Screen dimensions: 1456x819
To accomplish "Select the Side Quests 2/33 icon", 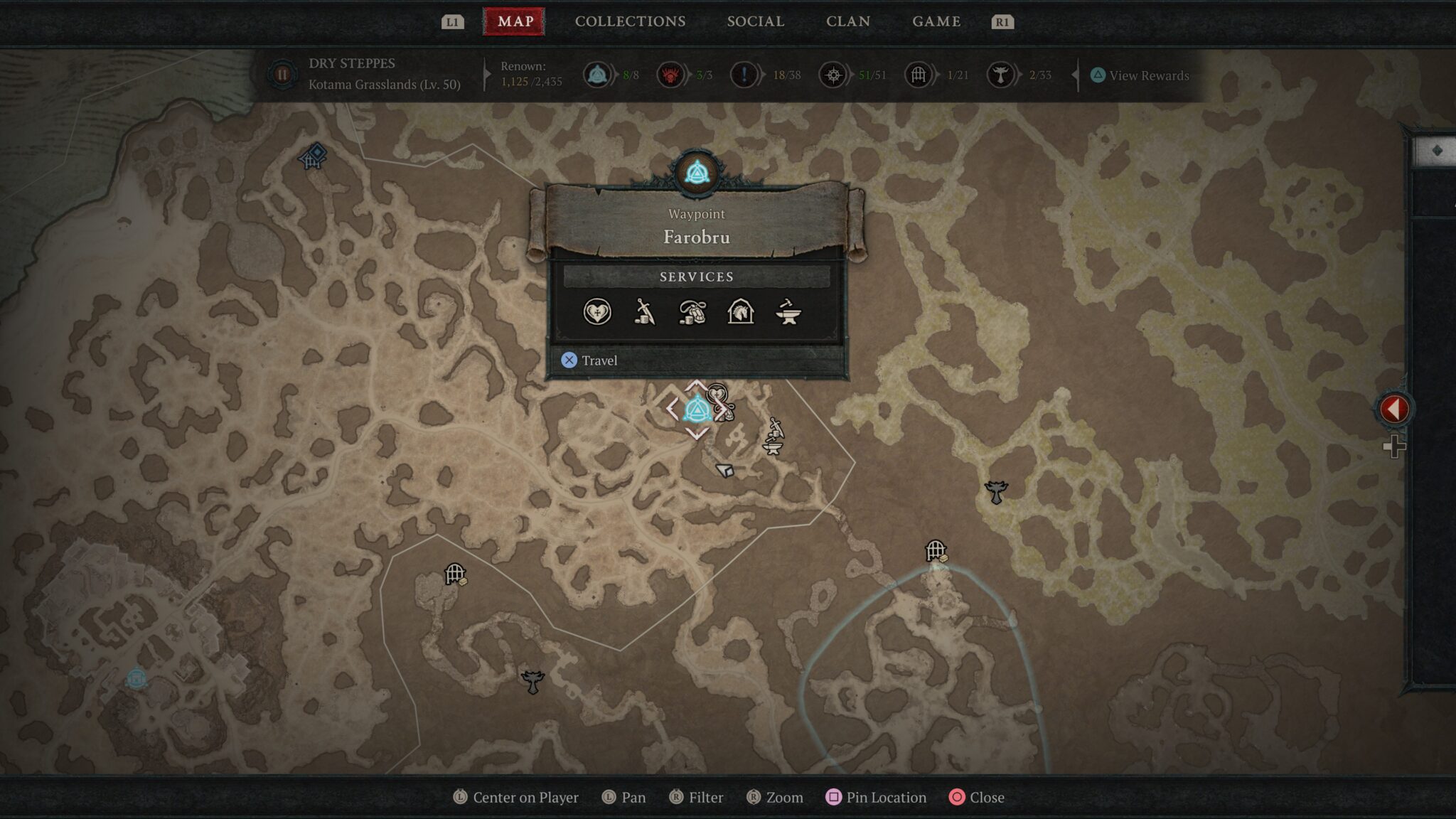I will point(1002,75).
